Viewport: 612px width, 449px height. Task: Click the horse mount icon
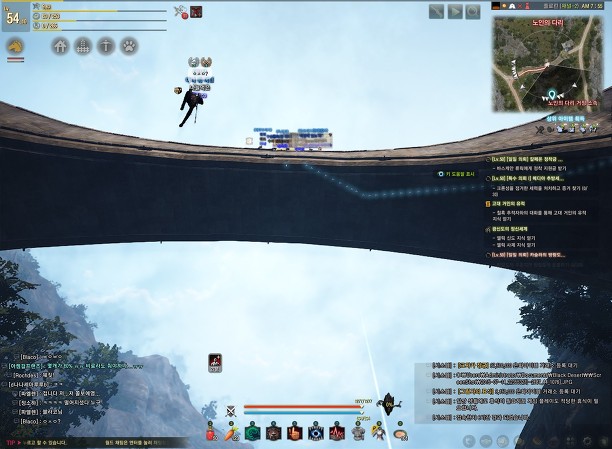coord(16,47)
